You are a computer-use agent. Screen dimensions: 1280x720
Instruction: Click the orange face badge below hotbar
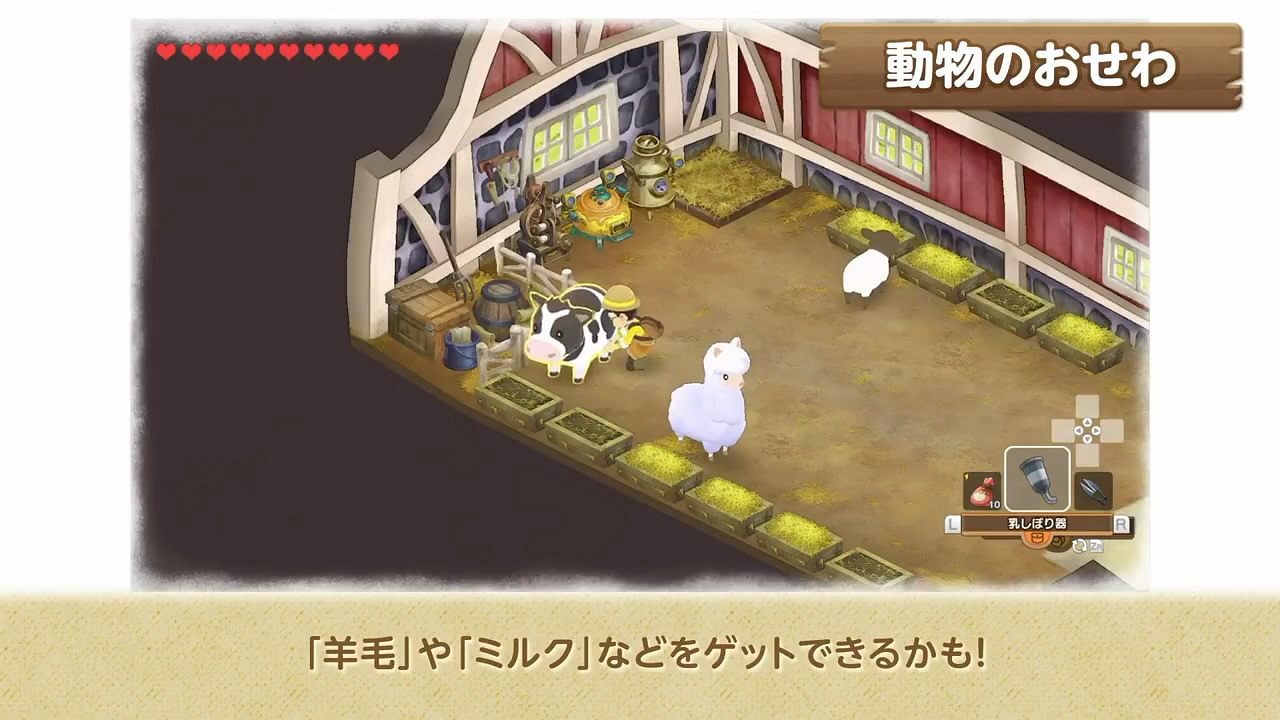pos(1037,539)
